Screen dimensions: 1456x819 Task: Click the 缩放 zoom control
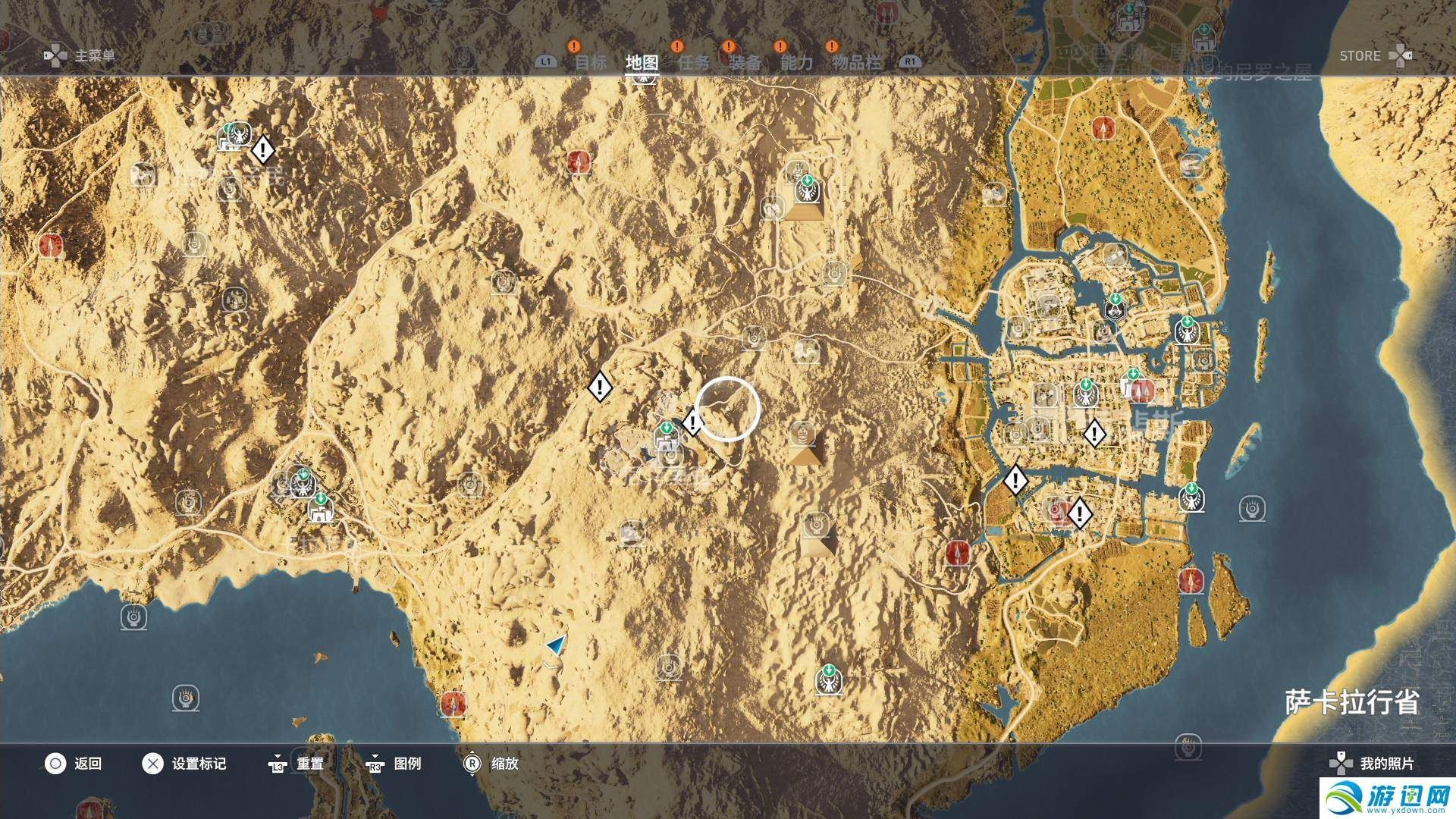tap(491, 764)
